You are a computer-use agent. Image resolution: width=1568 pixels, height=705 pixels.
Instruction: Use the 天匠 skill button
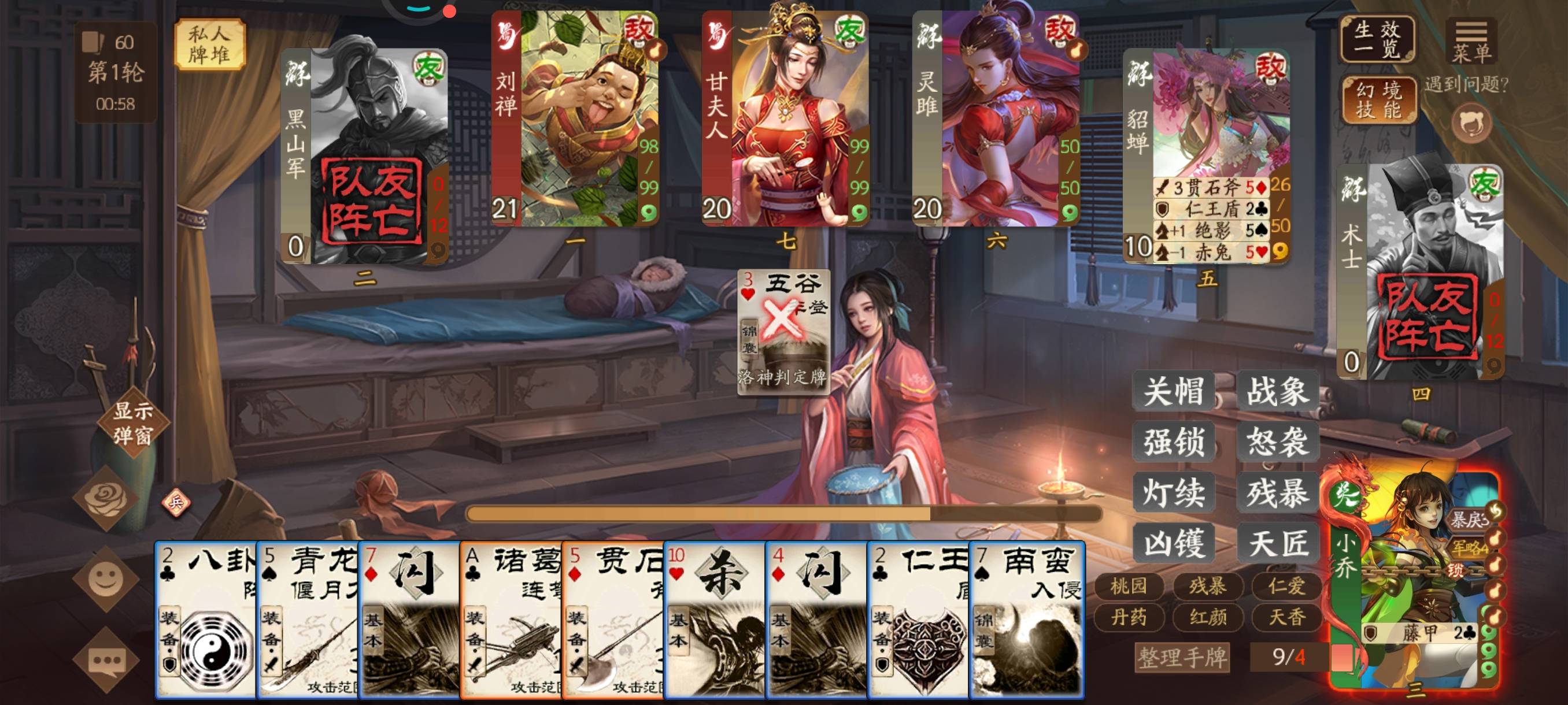pos(1277,543)
